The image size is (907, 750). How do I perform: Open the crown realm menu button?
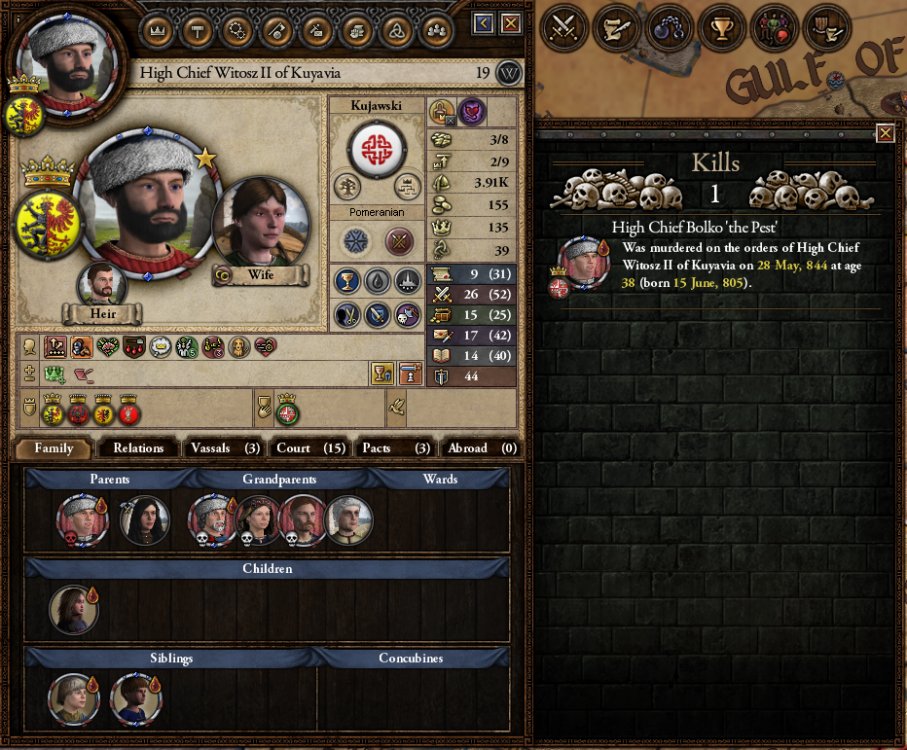(x=155, y=30)
